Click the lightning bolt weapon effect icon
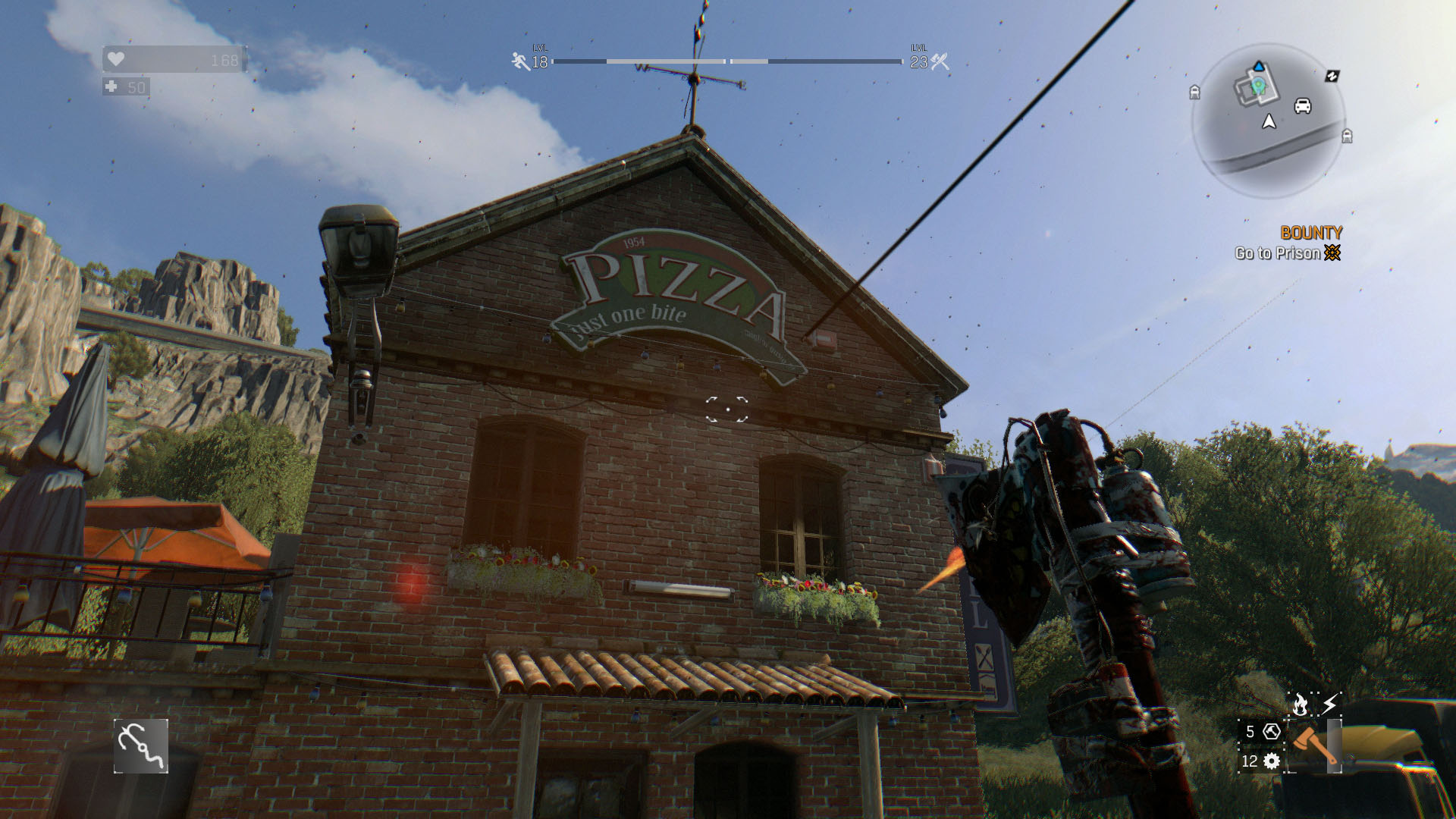Viewport: 1456px width, 819px height. coord(1329,704)
